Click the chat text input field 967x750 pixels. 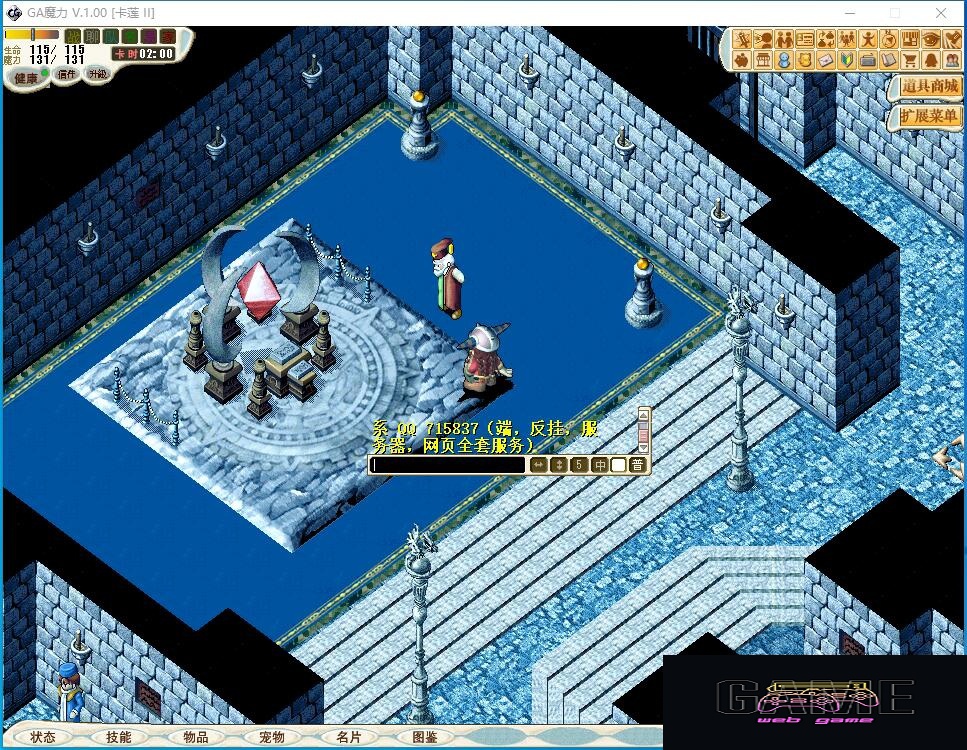447,465
